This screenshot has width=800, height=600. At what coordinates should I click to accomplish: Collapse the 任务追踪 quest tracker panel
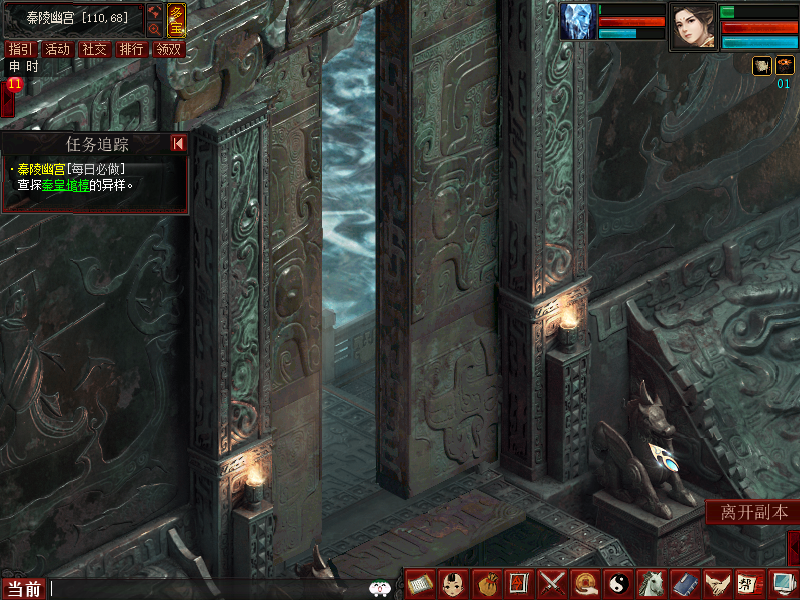click(178, 144)
